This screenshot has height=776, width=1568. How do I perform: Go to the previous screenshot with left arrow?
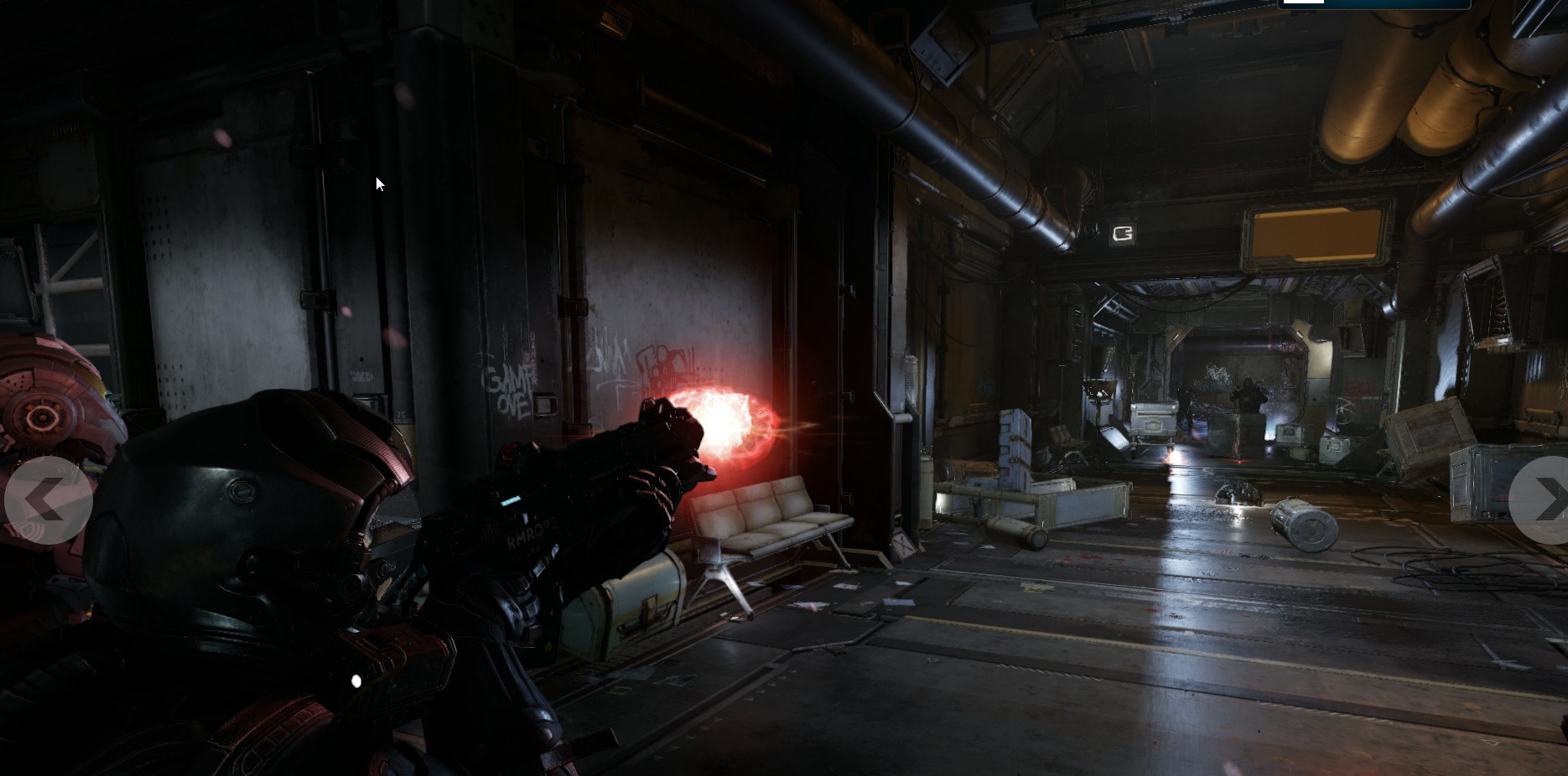[x=47, y=500]
